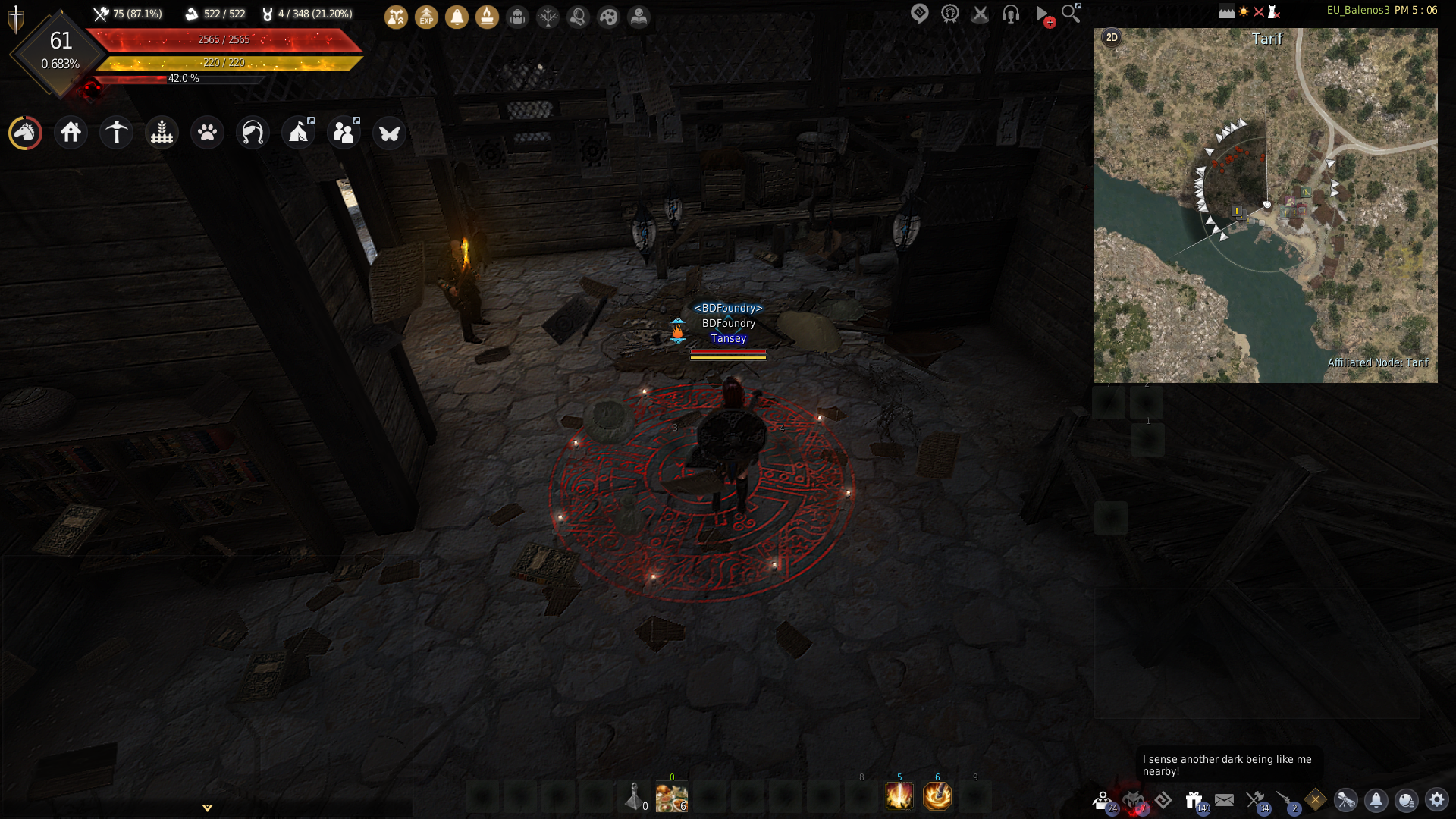The height and width of the screenshot is (819, 1456).
Task: Open the horse mount icon
Action: pyautogui.click(x=25, y=133)
